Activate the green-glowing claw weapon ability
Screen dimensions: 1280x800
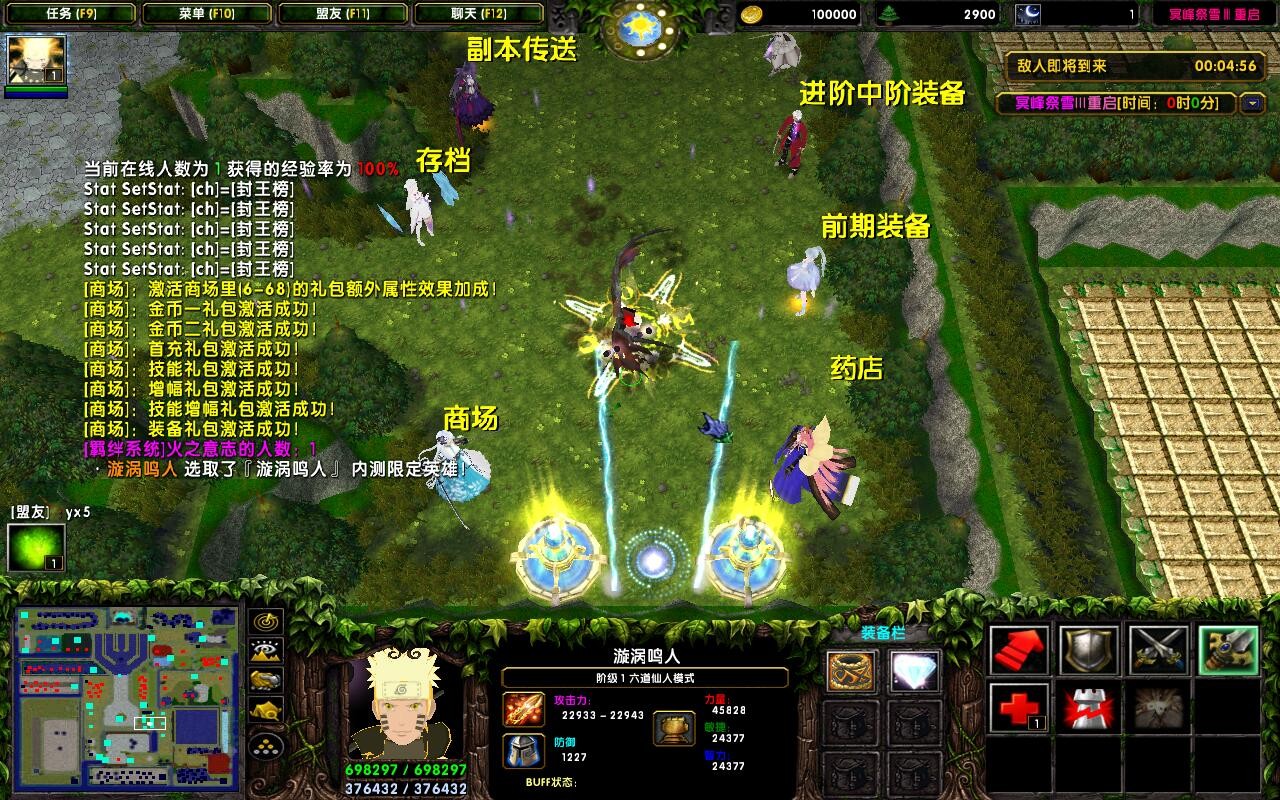[x=1228, y=648]
